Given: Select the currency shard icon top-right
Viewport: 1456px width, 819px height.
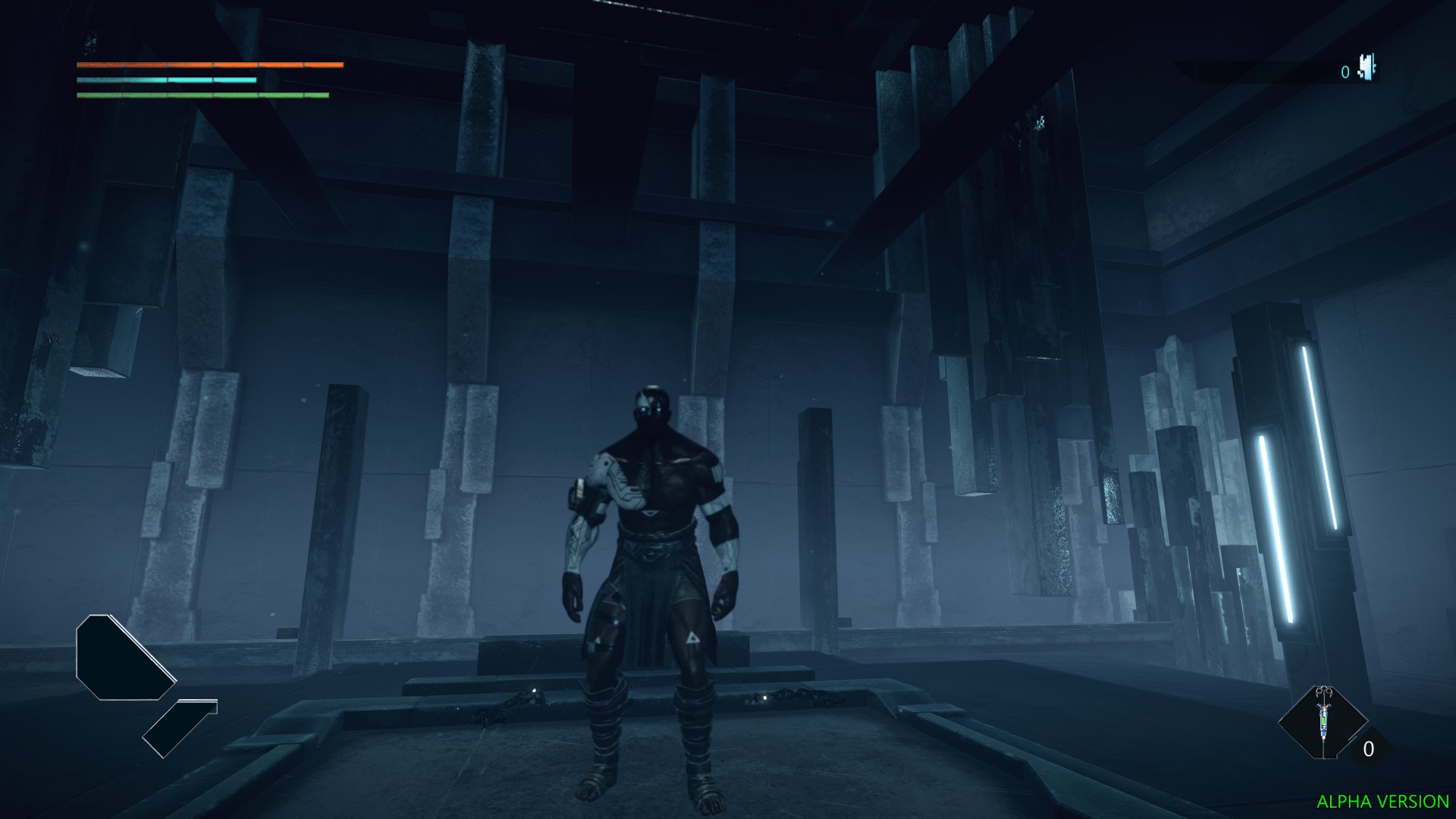Looking at the screenshot, I should coord(1367,68).
